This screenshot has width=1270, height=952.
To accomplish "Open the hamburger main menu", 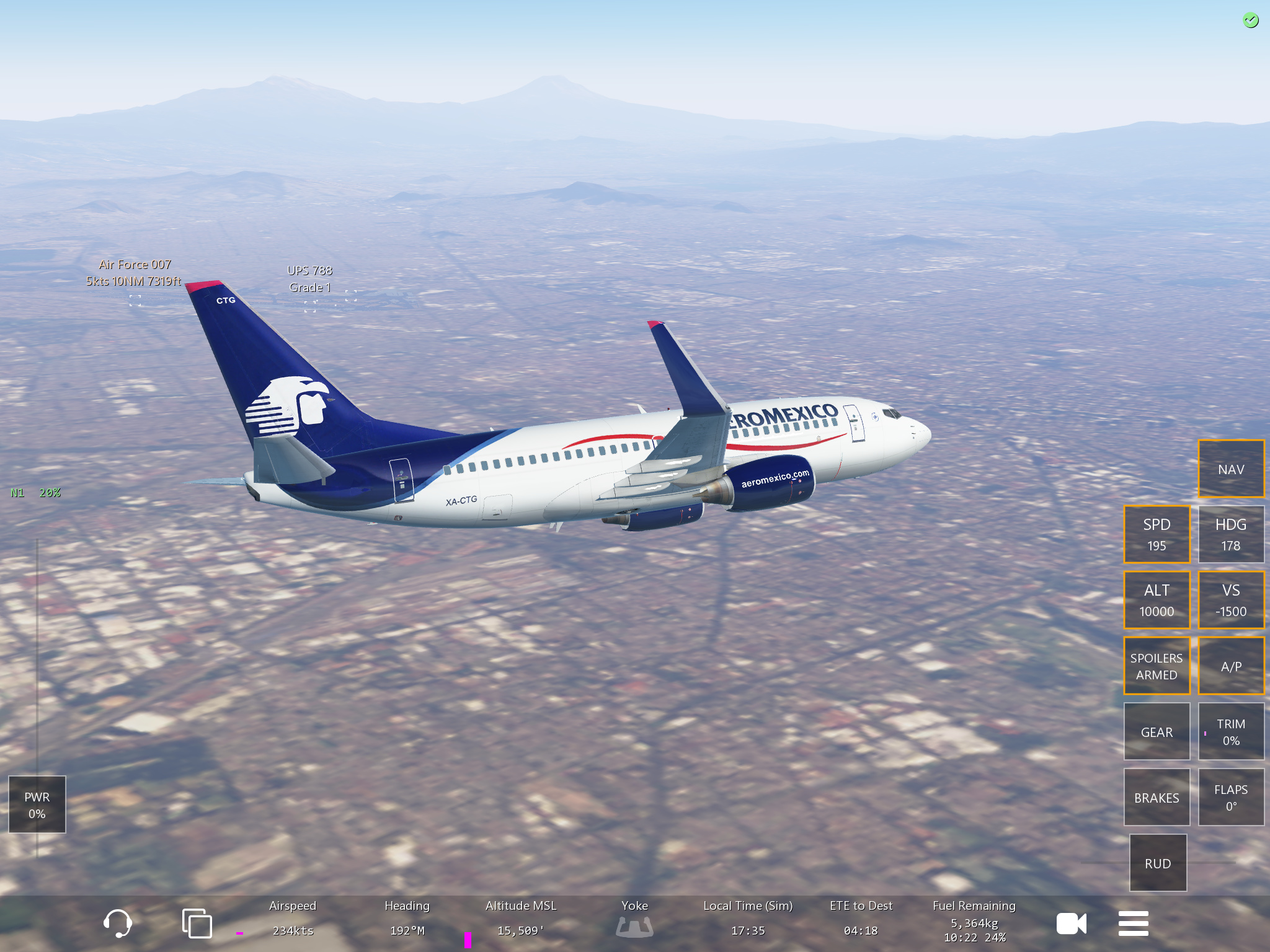I will [x=1133, y=923].
